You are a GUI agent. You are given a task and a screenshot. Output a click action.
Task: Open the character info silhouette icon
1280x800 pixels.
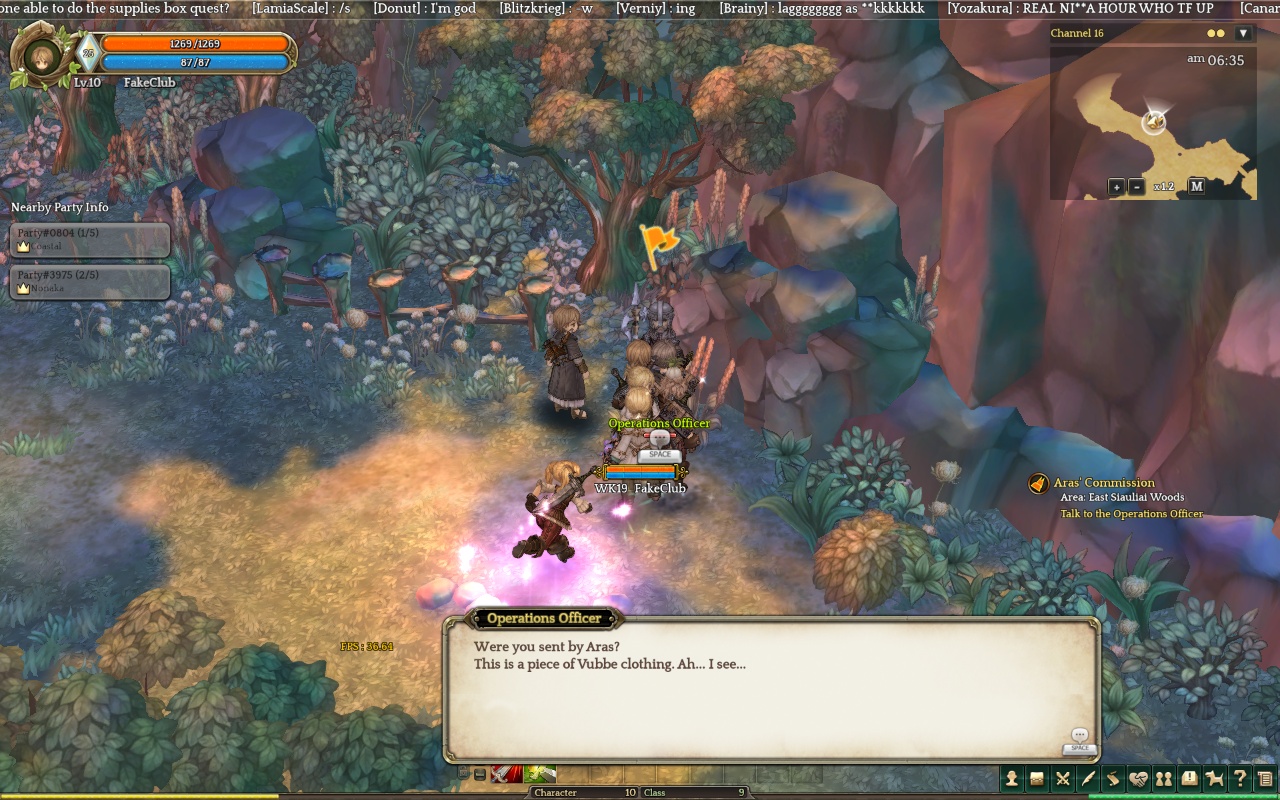tap(1012, 778)
